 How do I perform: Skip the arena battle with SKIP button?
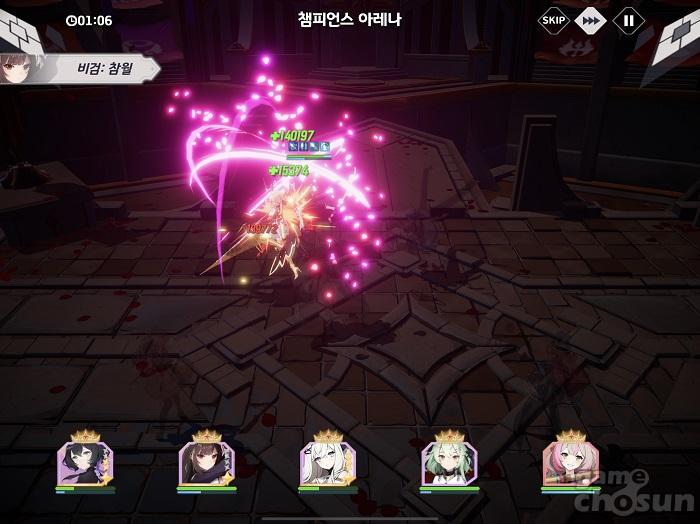[x=553, y=19]
